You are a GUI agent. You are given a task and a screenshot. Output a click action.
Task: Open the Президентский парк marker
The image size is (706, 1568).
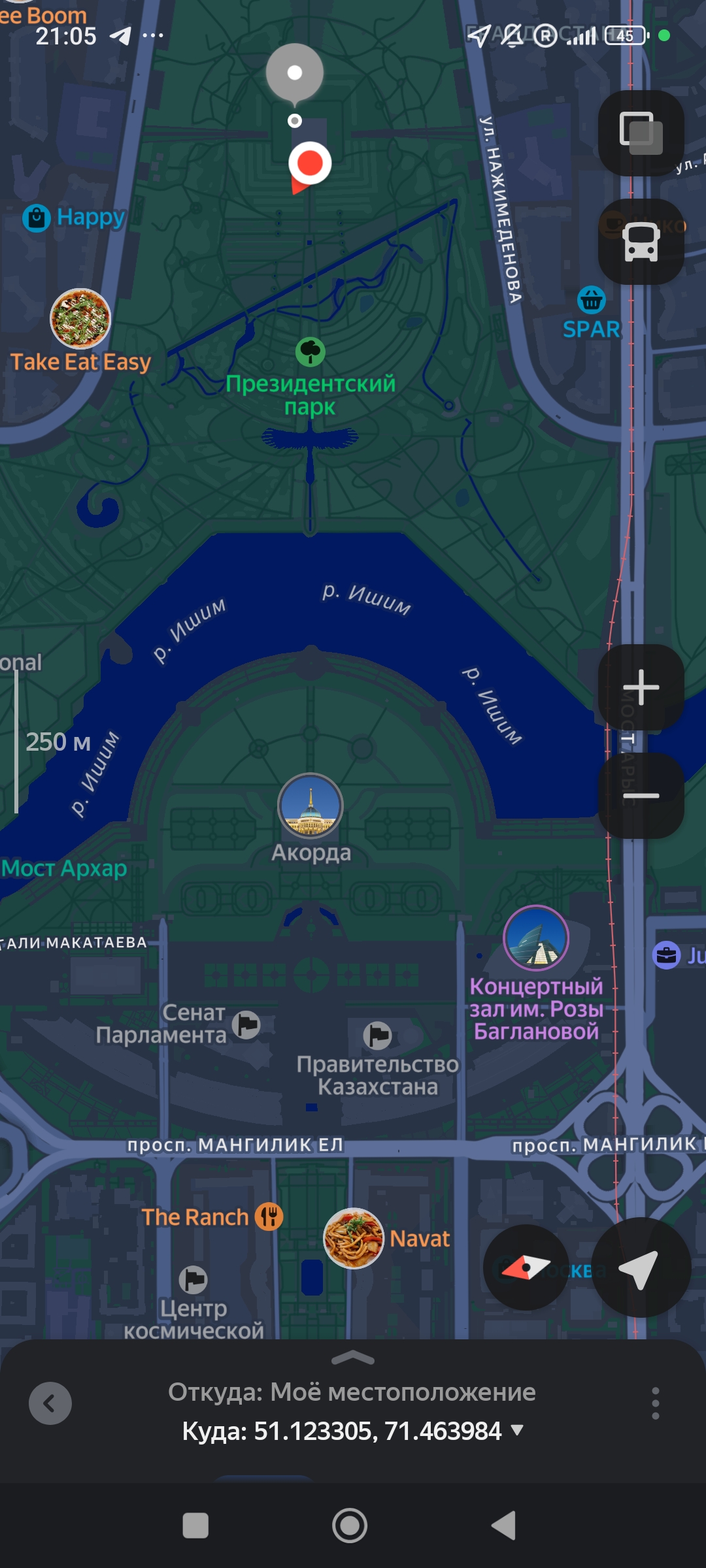click(311, 352)
